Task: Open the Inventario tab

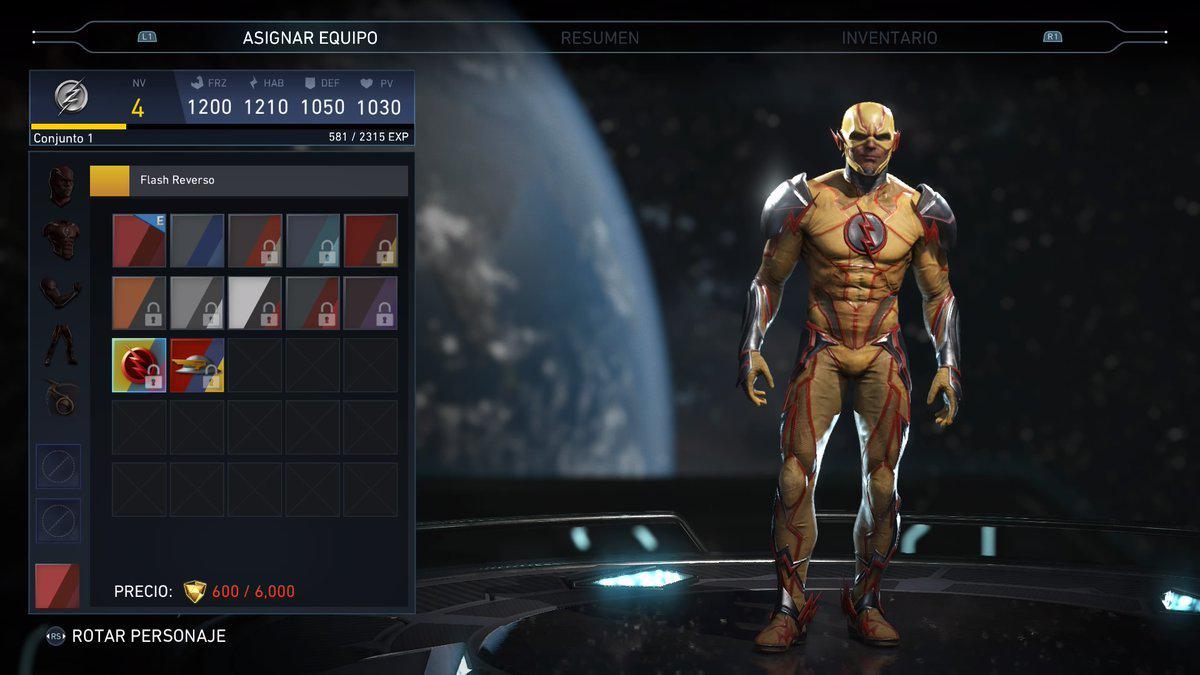Action: [x=889, y=38]
